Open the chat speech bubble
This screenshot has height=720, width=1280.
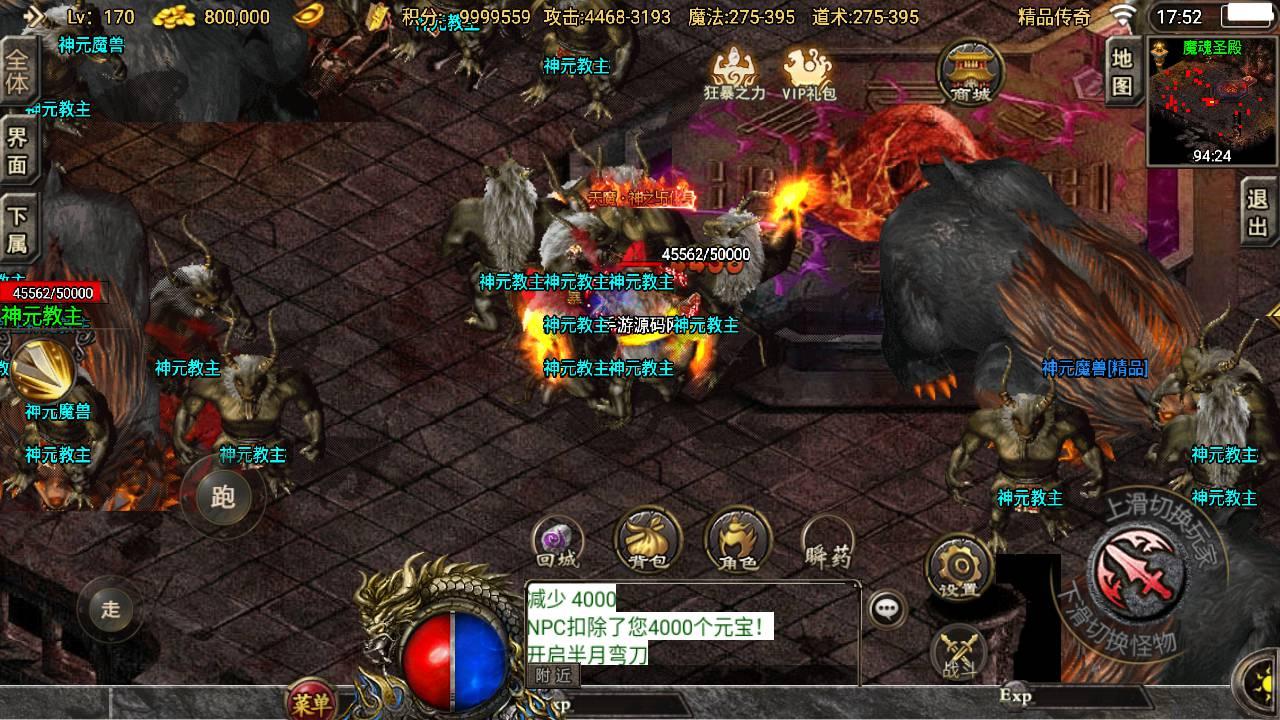(886, 608)
